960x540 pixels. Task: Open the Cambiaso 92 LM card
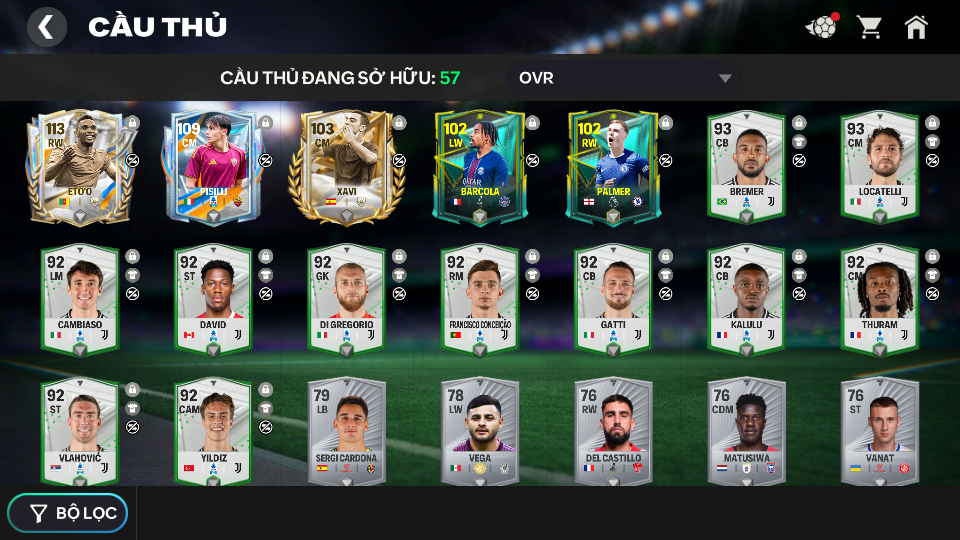(x=80, y=299)
